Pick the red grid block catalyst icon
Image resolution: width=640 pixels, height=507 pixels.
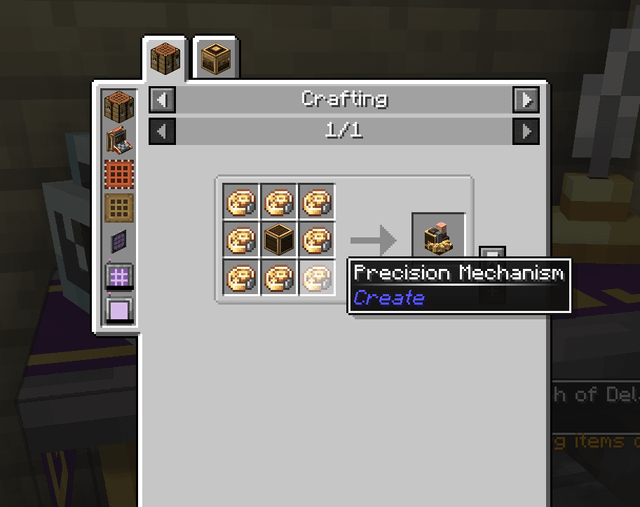[x=120, y=174]
